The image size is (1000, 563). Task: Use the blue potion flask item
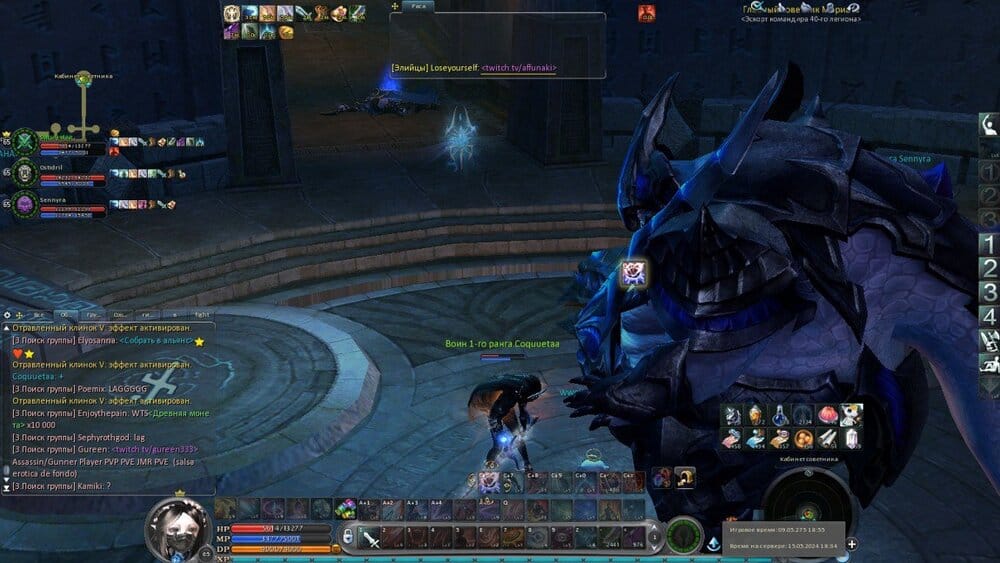779,415
